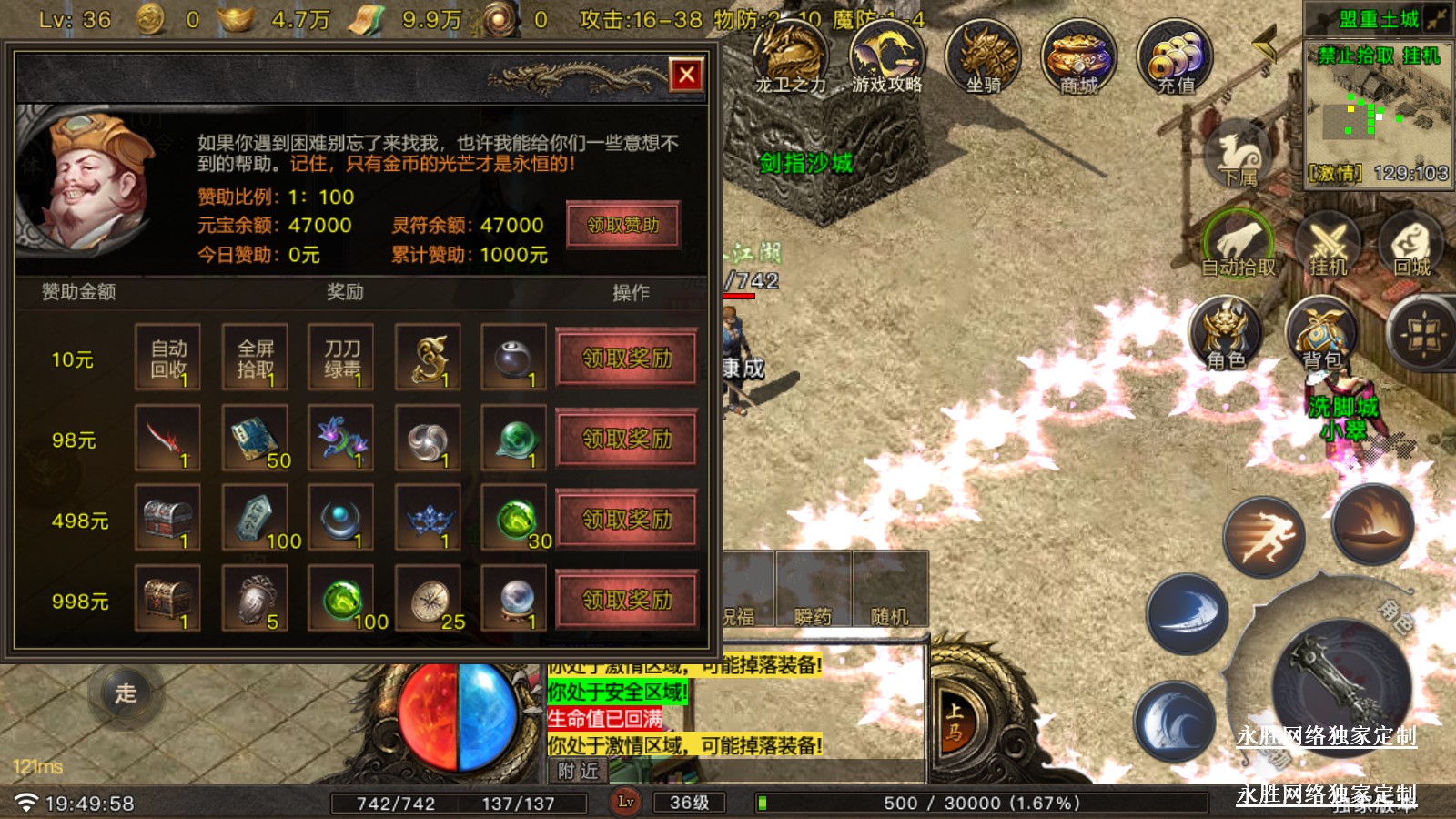Claim the 98元 tier reward

[x=627, y=440]
